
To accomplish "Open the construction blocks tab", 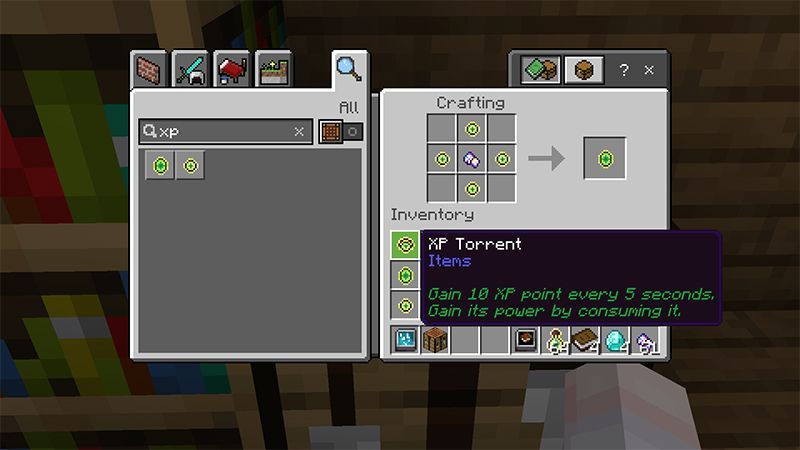I will click(x=151, y=70).
